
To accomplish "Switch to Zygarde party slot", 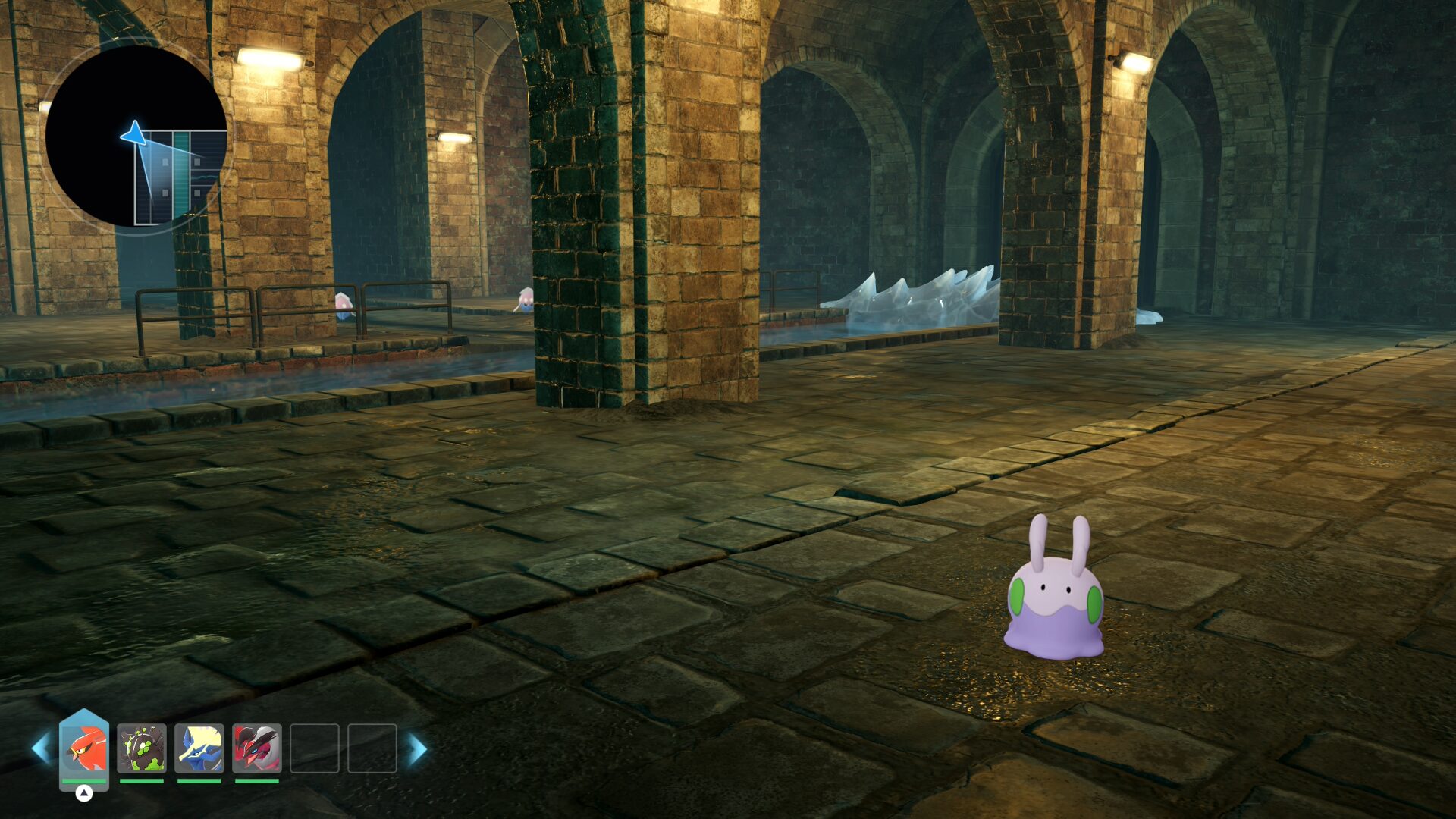I will click(142, 748).
